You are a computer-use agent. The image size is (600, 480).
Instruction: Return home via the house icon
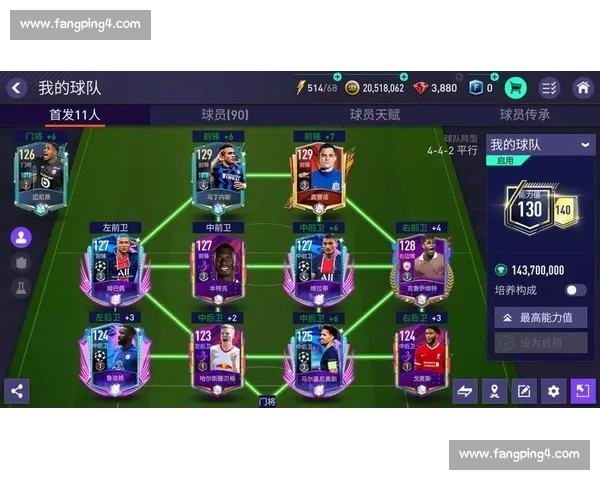coord(582,88)
